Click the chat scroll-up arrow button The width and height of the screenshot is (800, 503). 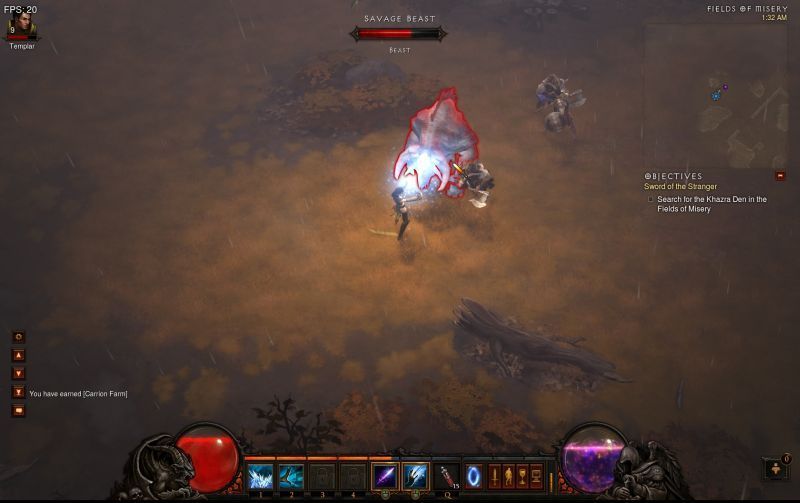(18, 355)
